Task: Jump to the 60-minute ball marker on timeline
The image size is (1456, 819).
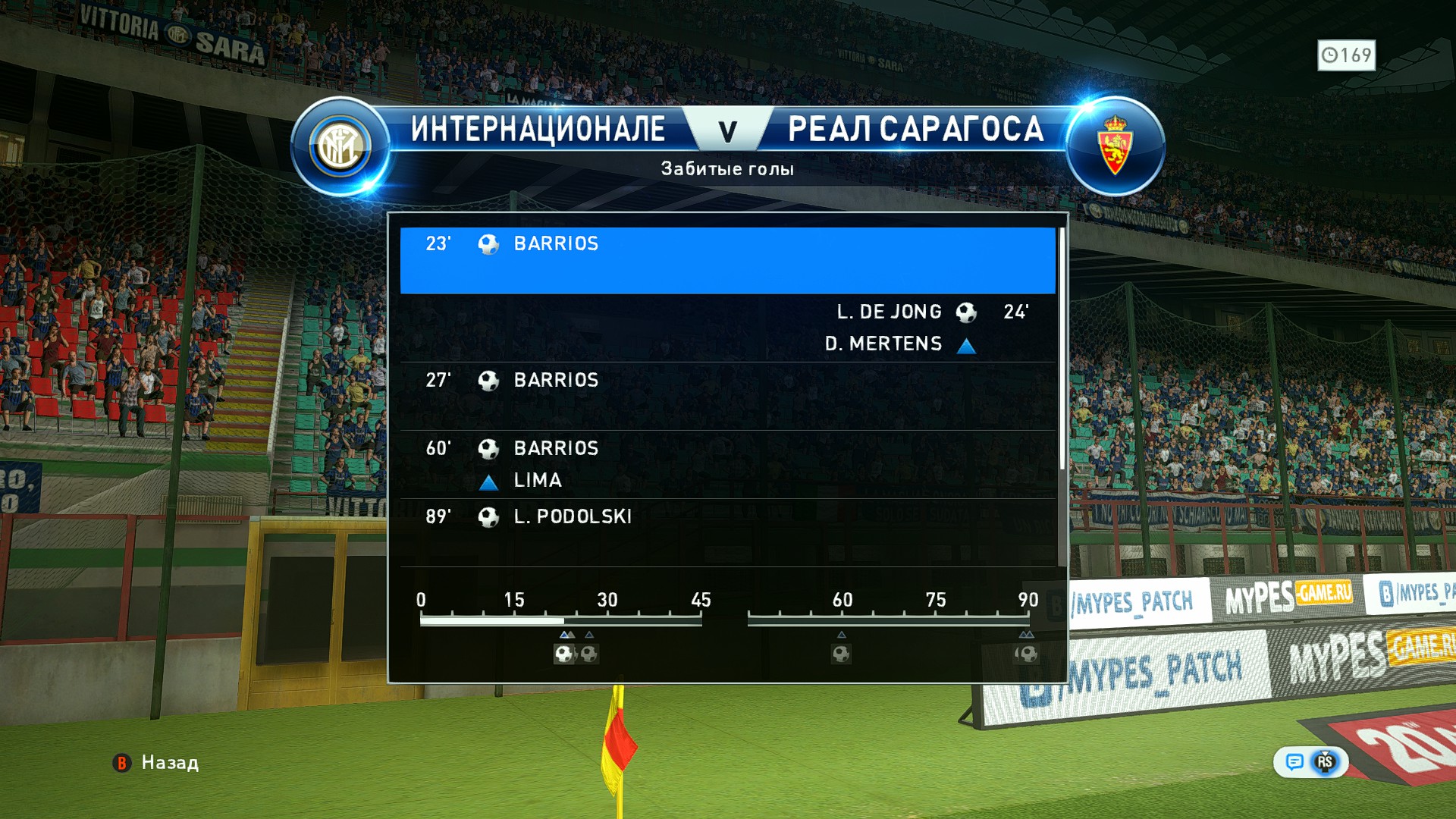Action: (841, 654)
